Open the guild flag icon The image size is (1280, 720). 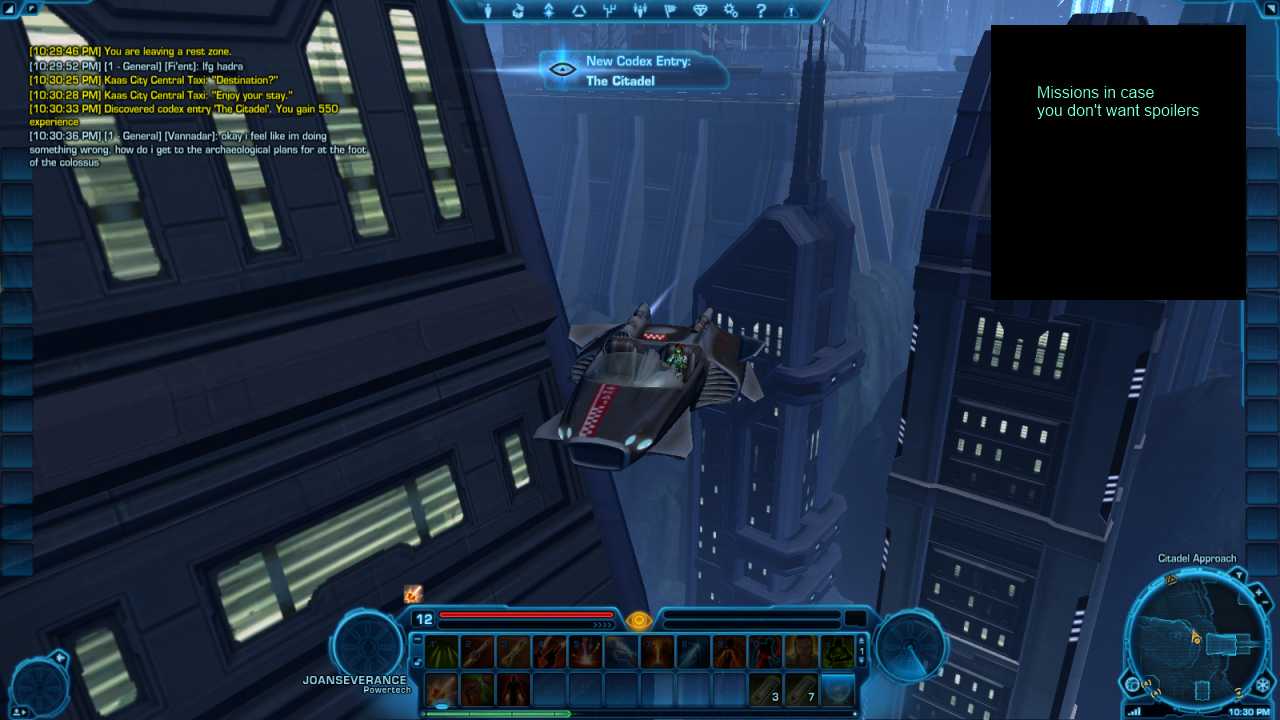[x=670, y=11]
